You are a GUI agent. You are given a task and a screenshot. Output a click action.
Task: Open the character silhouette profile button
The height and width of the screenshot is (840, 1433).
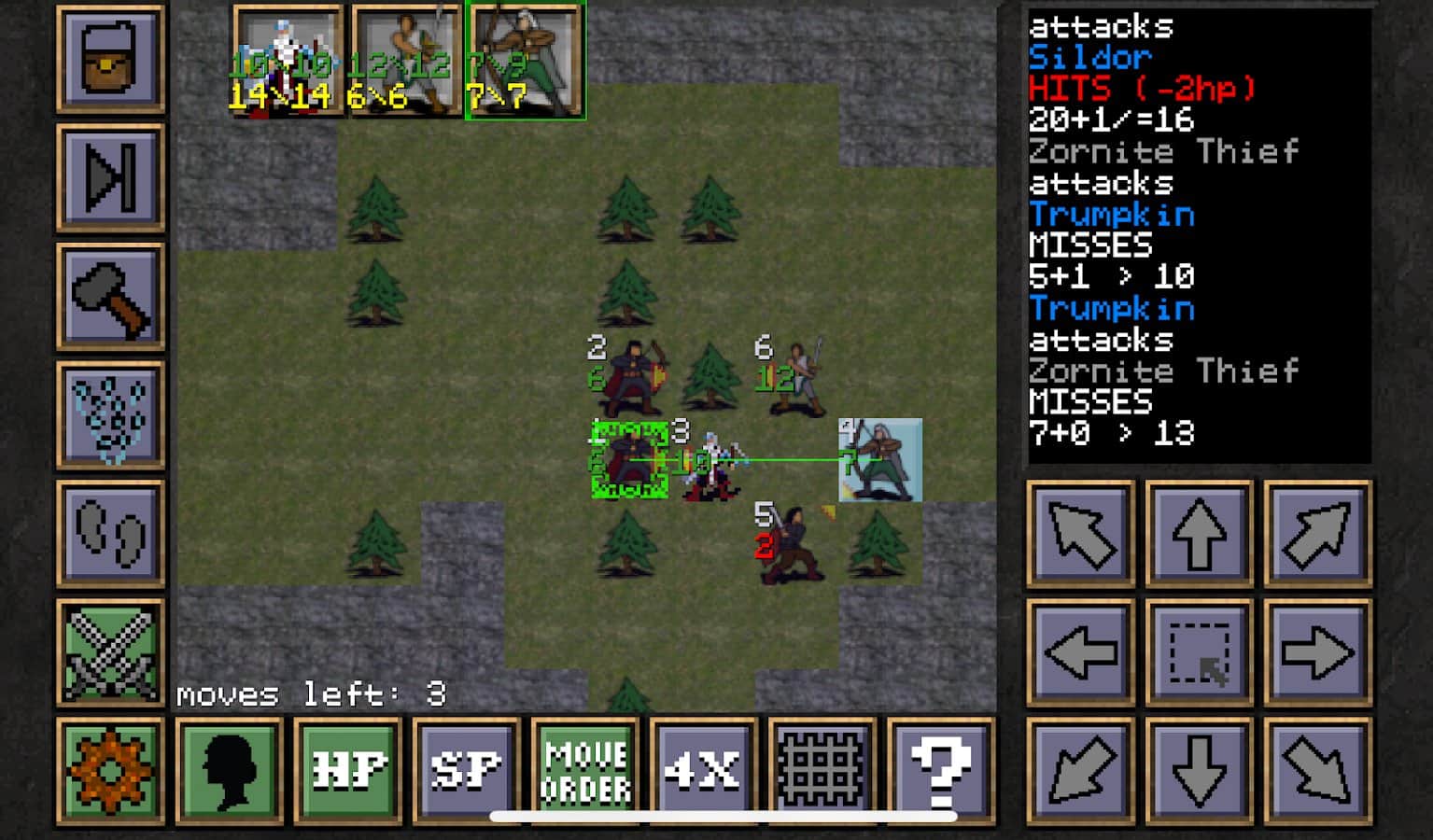coord(229,770)
